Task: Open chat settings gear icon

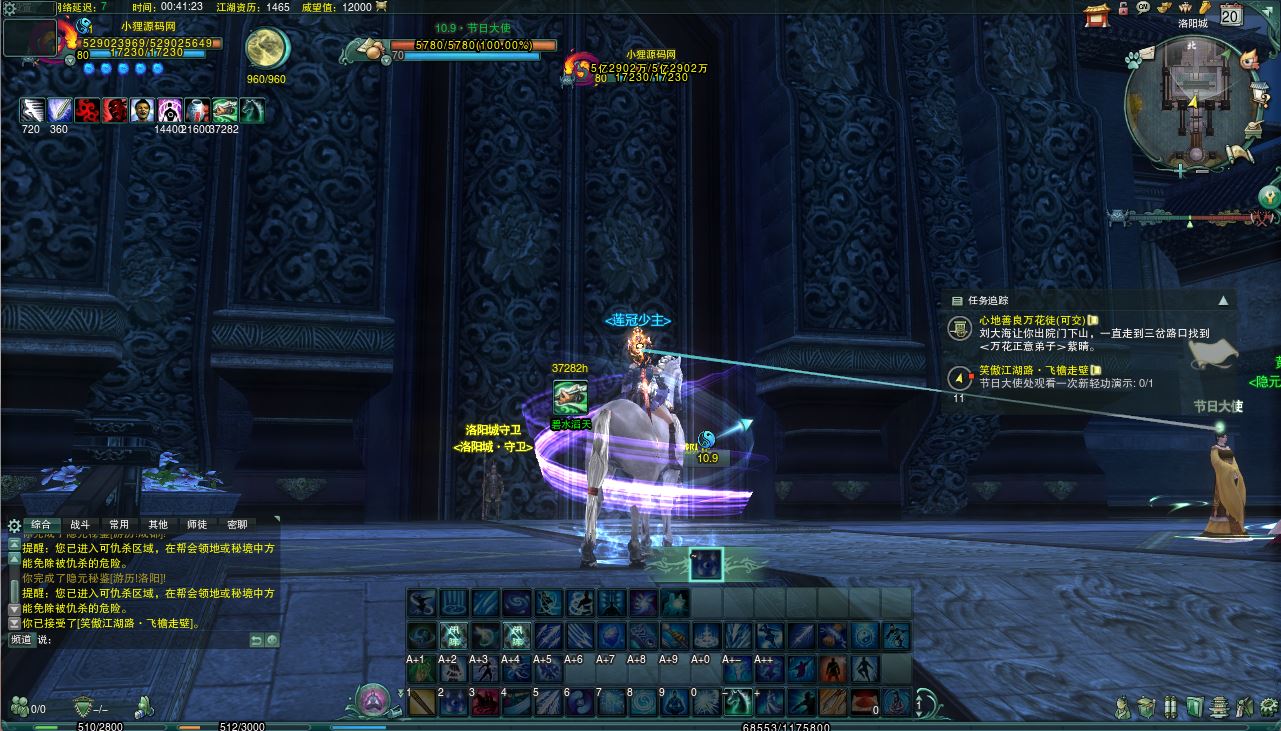Action: (14, 525)
